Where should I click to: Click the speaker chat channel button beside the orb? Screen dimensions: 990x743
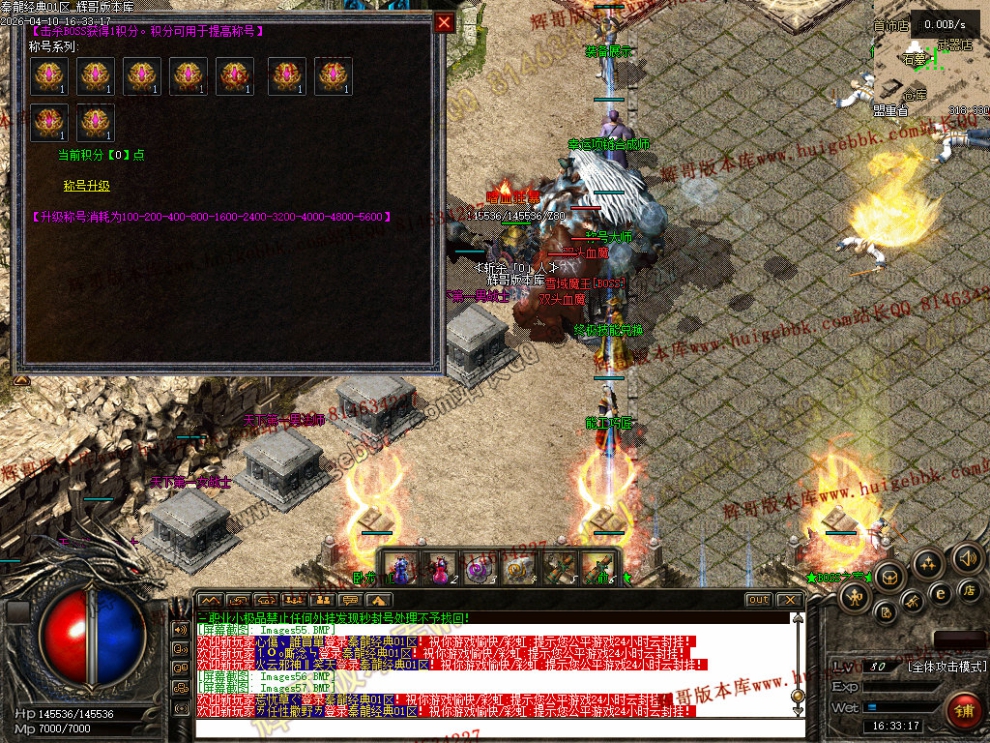181,629
